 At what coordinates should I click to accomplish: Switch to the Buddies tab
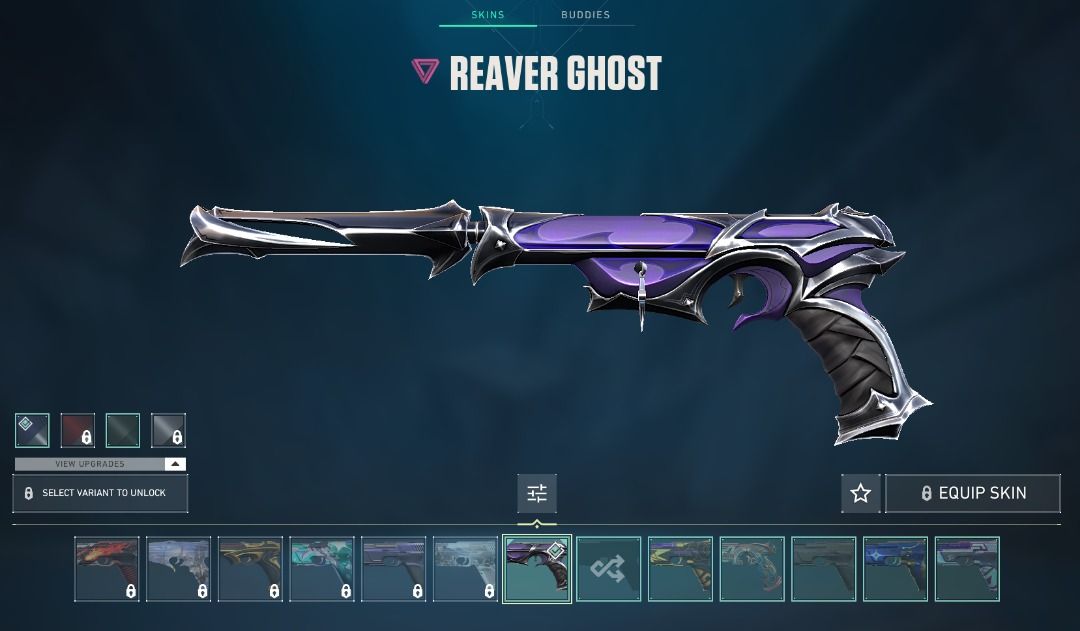pos(585,15)
